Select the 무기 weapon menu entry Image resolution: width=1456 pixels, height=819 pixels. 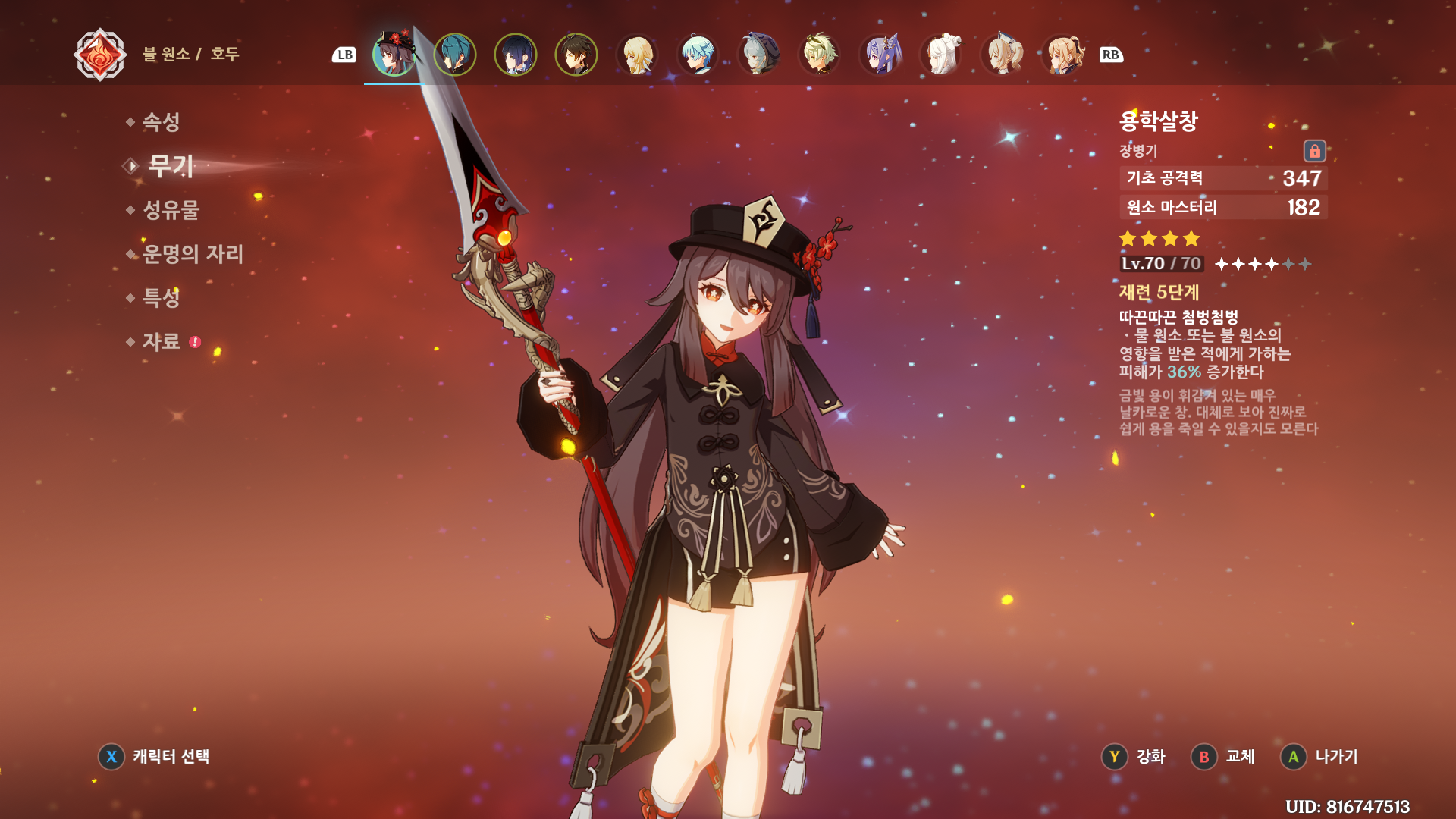click(x=171, y=166)
